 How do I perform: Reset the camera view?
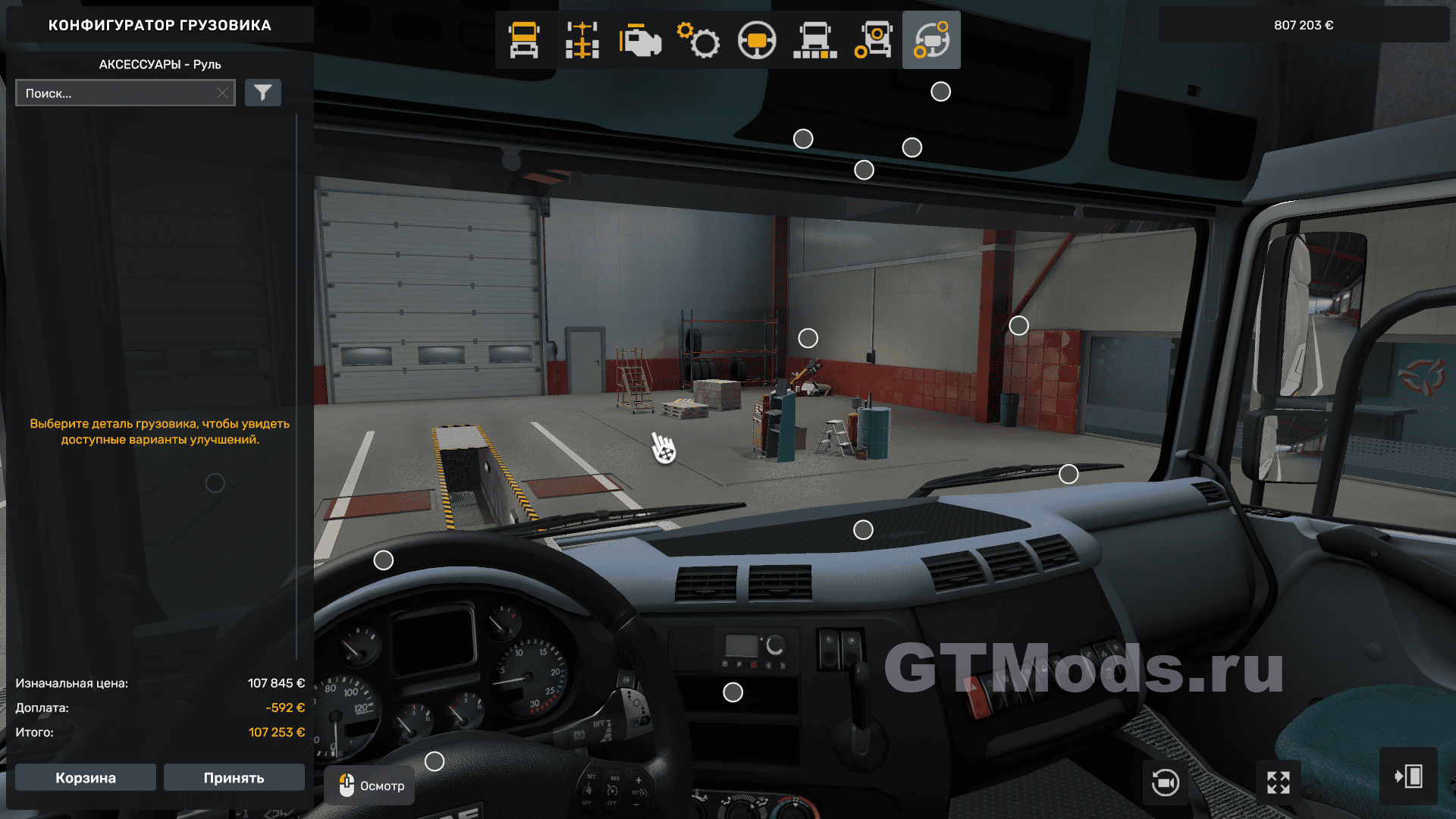click(1165, 782)
